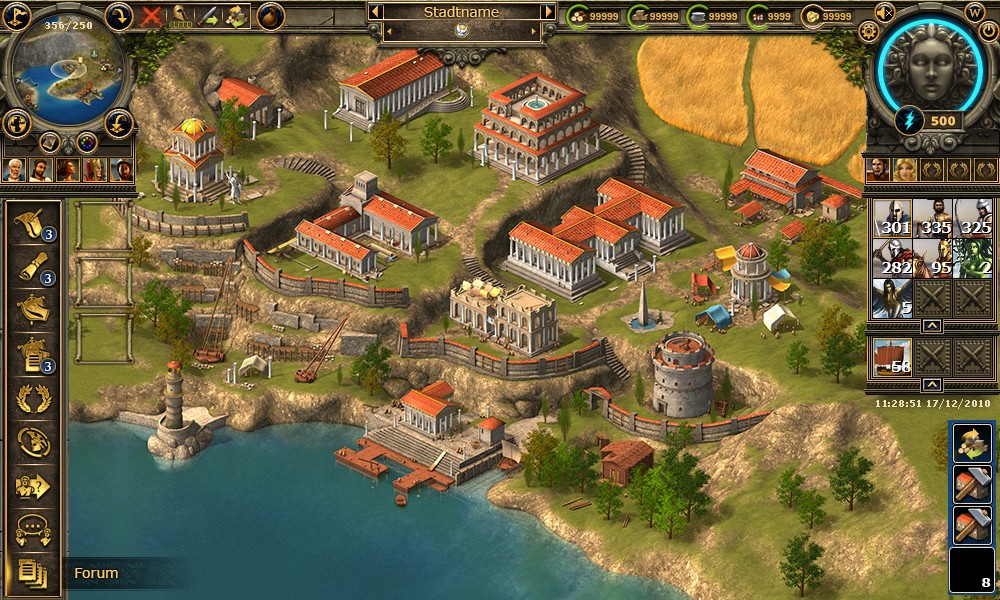1000x600 pixels.
Task: Open the Forum menu entry
Action: [96, 573]
